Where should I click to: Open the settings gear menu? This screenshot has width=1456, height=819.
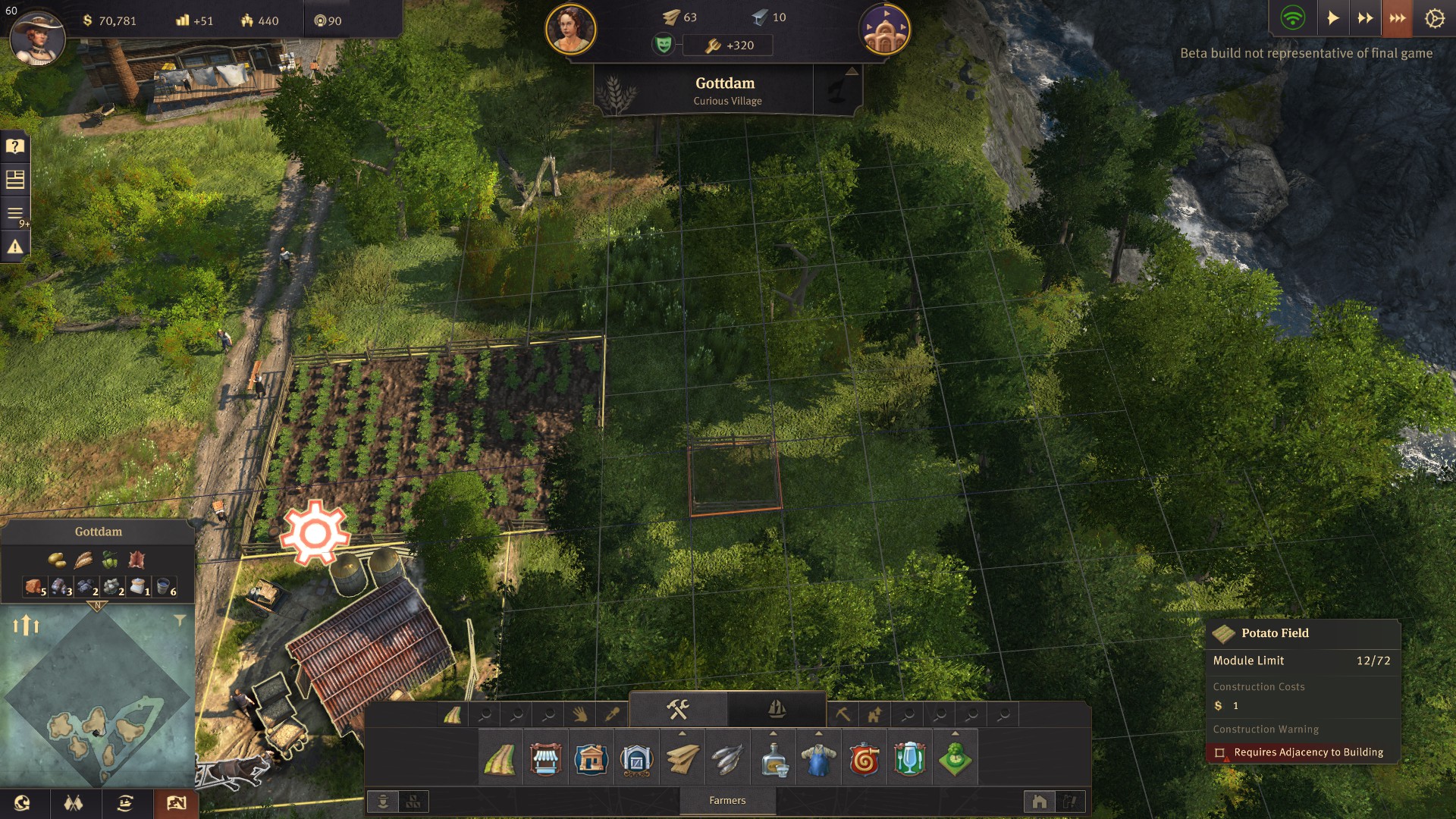pos(1434,18)
